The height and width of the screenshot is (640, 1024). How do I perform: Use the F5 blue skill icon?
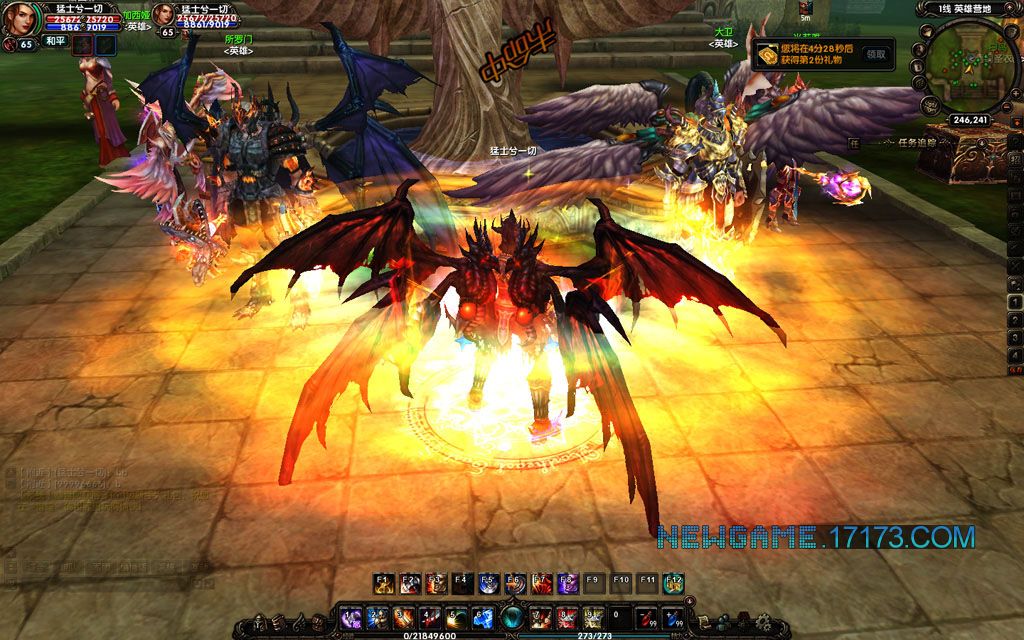tap(489, 584)
